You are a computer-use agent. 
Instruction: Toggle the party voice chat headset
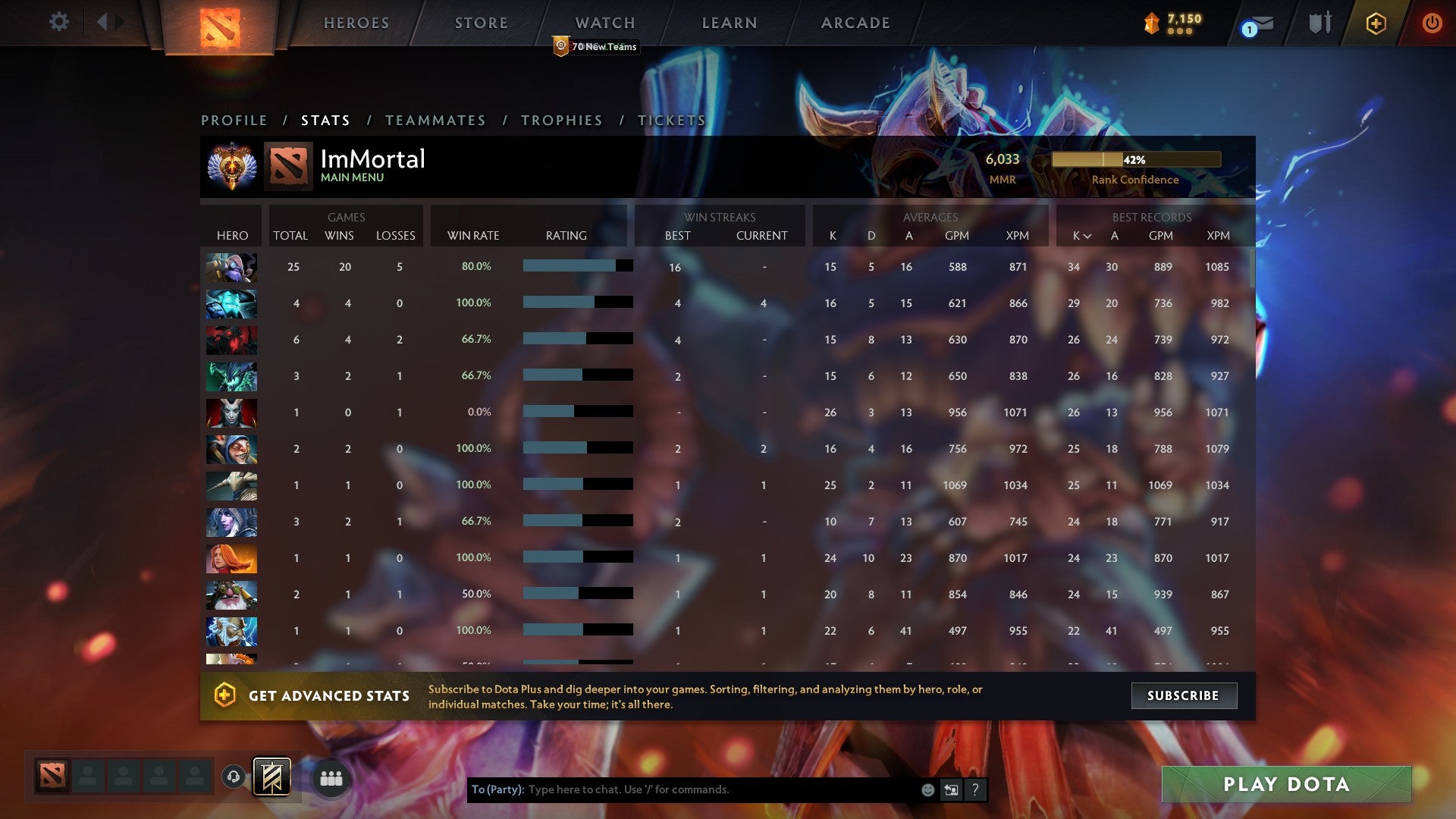[x=235, y=778]
